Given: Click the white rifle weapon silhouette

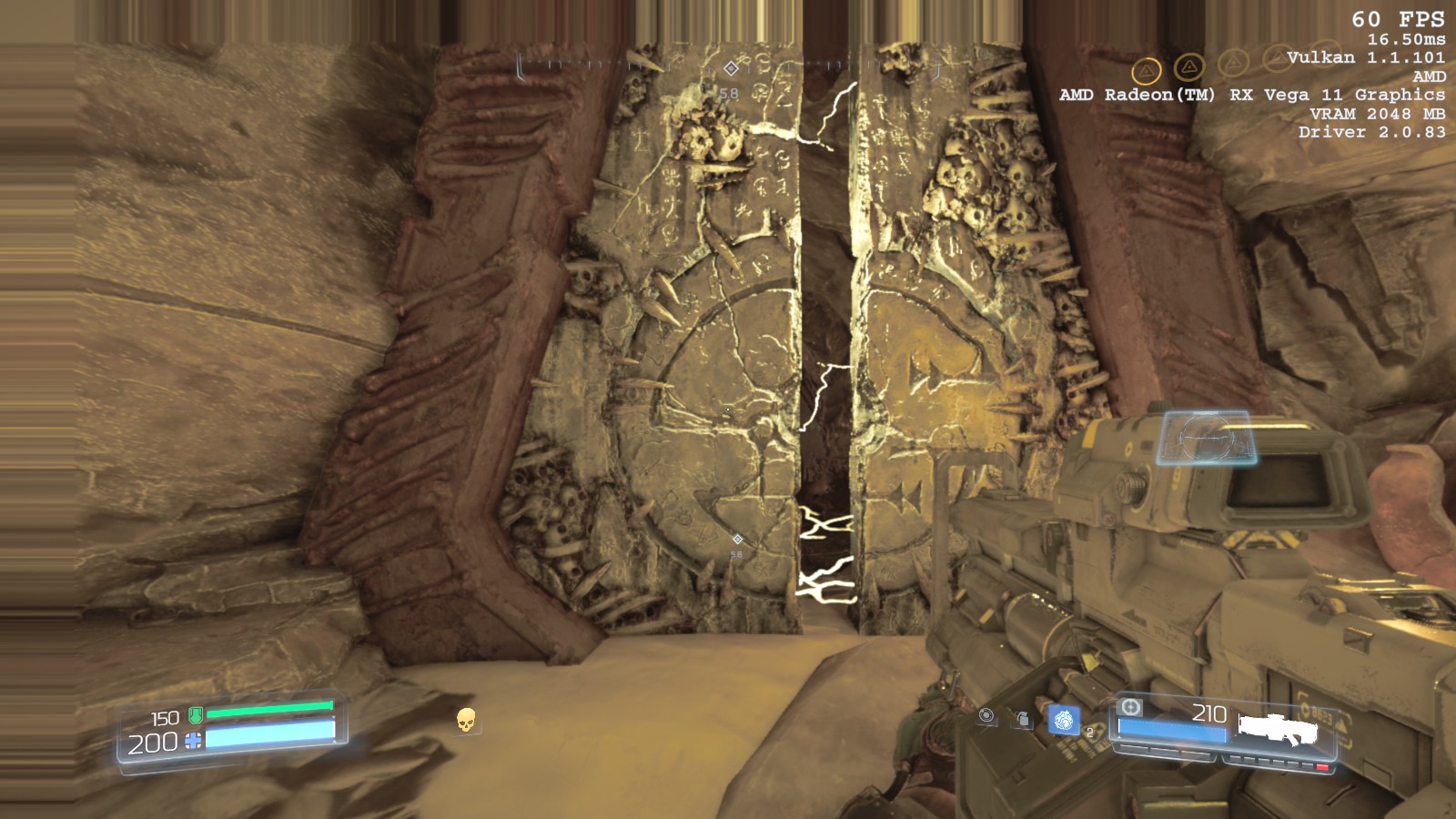Looking at the screenshot, I should 1278,728.
